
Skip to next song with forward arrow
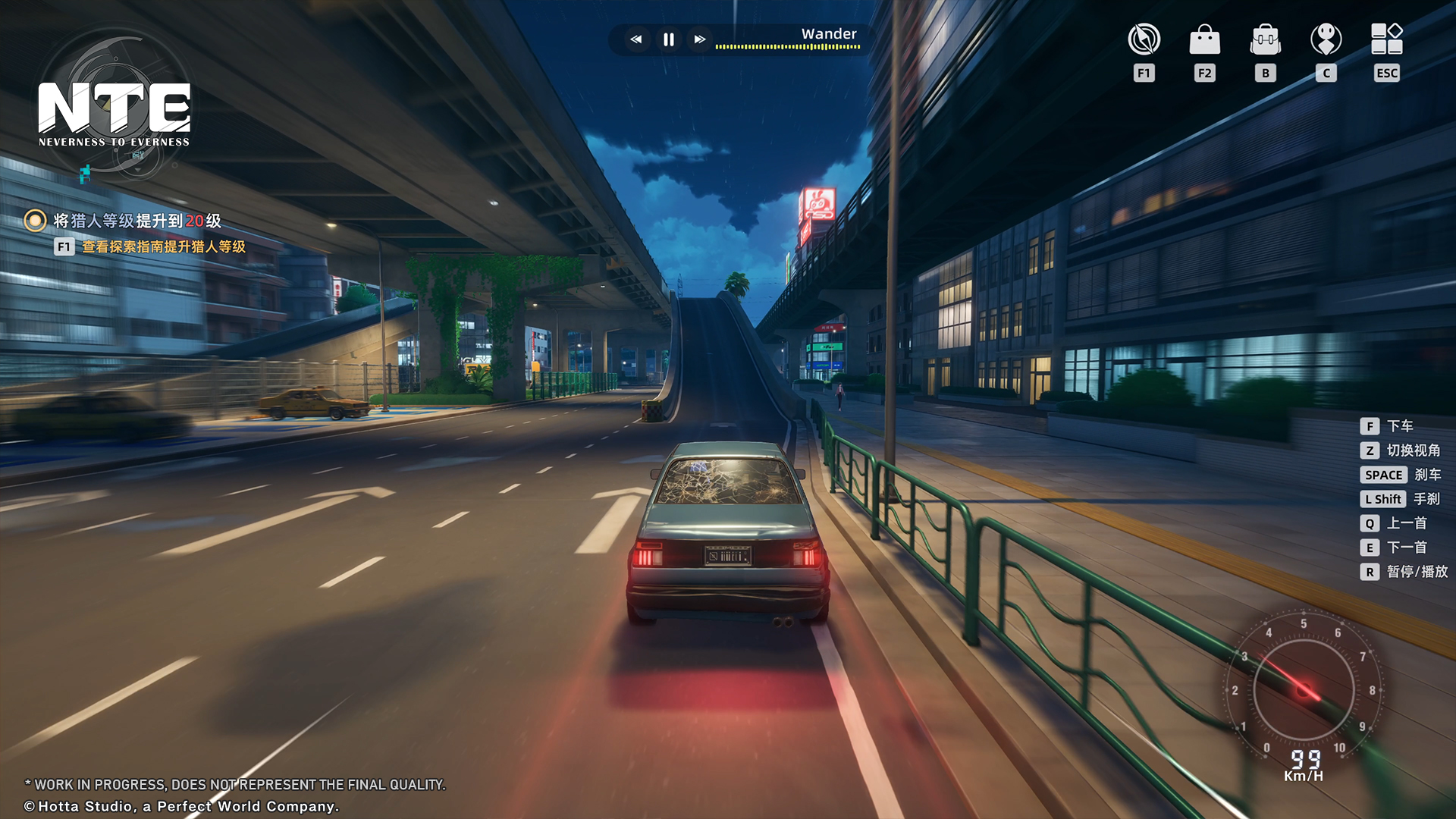[699, 39]
